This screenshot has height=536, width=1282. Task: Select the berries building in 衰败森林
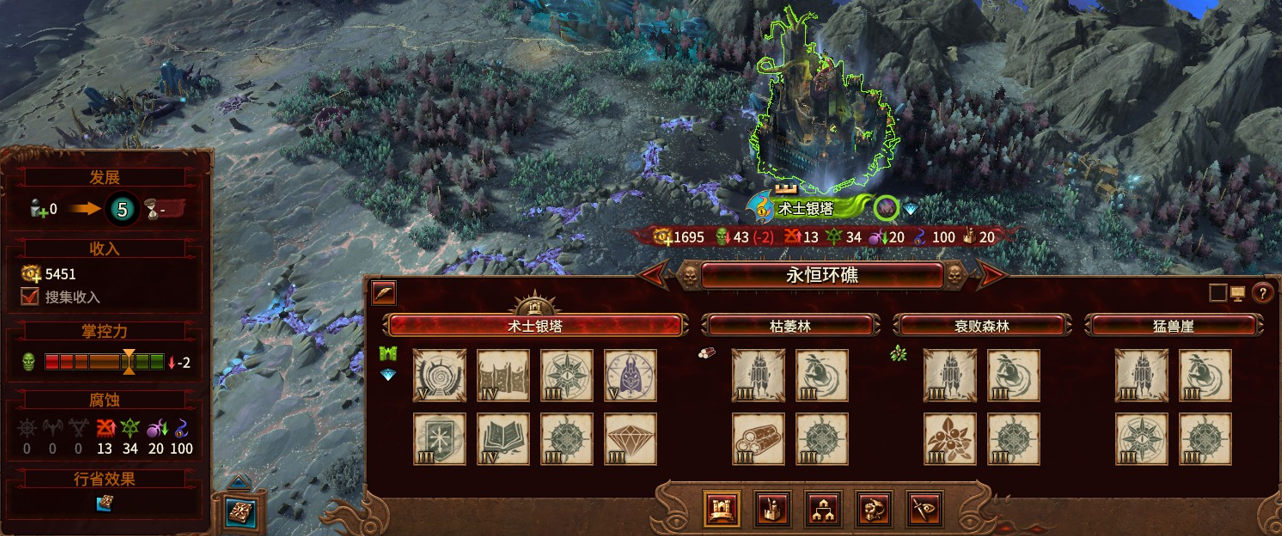(x=950, y=440)
